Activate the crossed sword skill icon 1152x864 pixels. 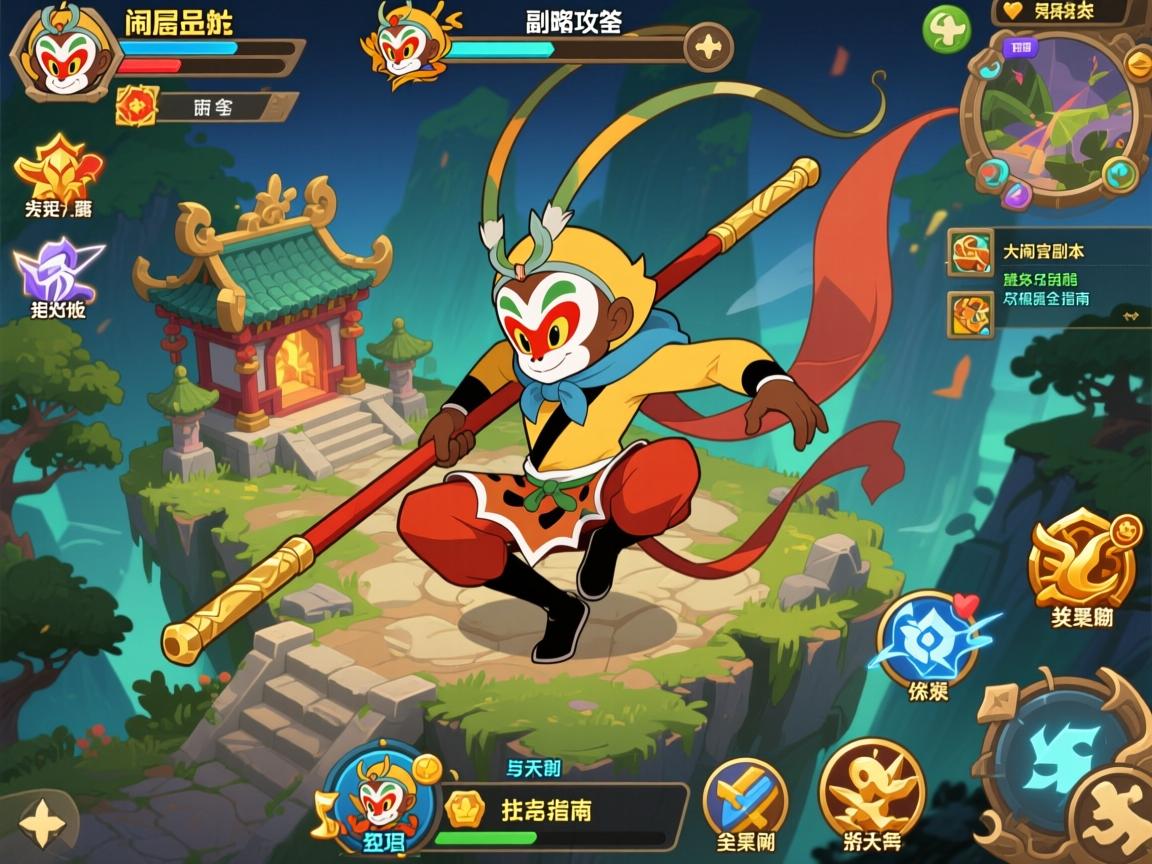[745, 797]
